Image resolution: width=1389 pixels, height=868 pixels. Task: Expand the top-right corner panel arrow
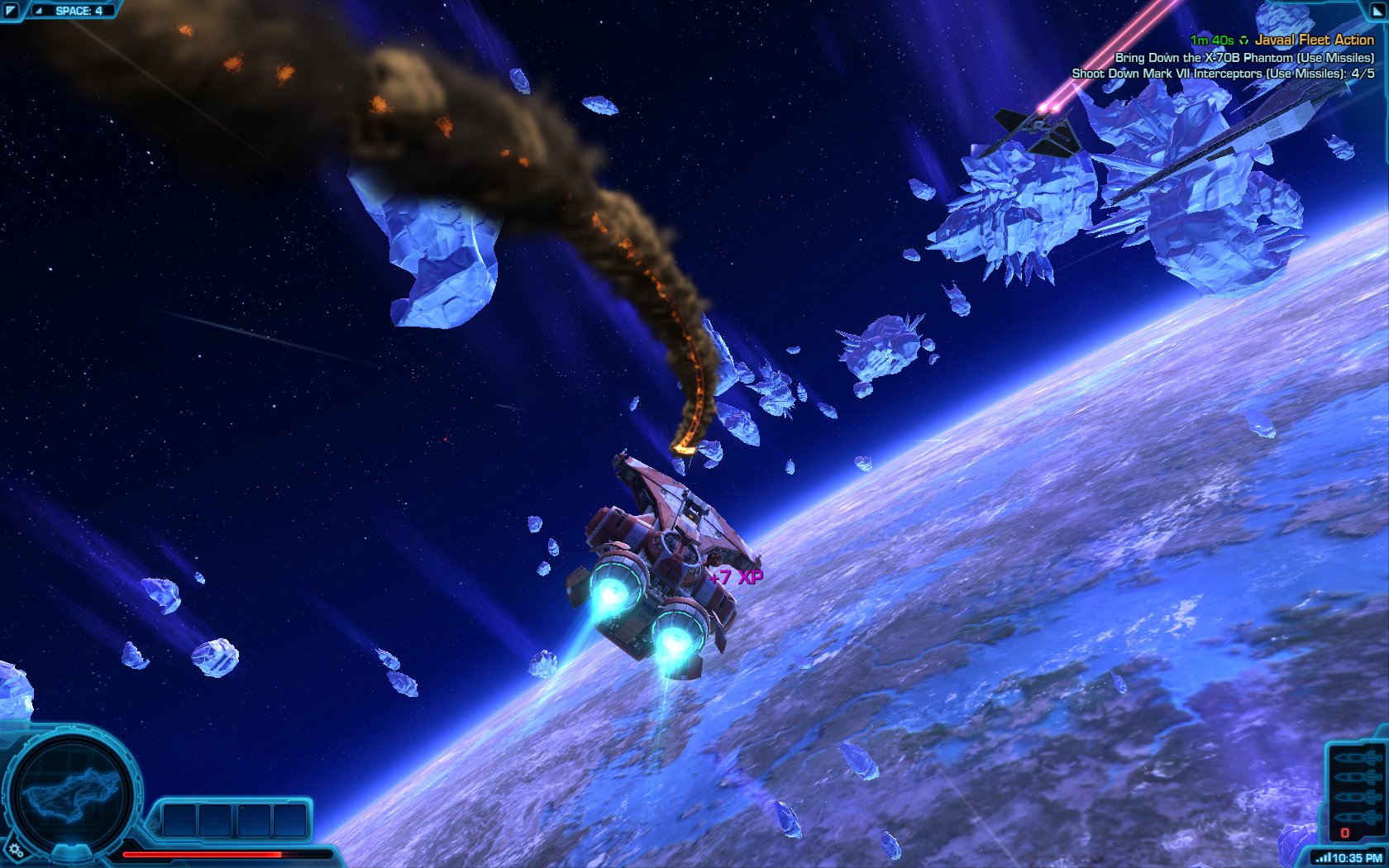pos(1377,10)
